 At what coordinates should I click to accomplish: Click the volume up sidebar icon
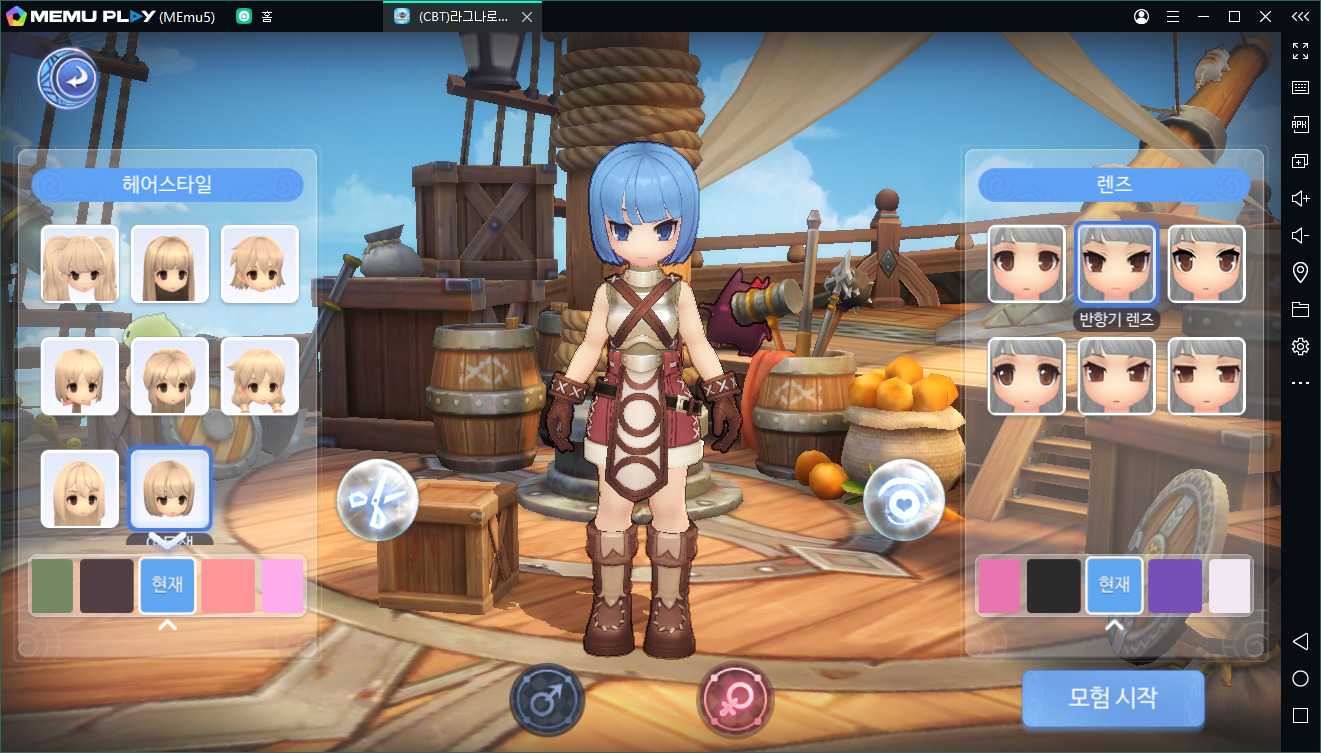pyautogui.click(x=1300, y=198)
